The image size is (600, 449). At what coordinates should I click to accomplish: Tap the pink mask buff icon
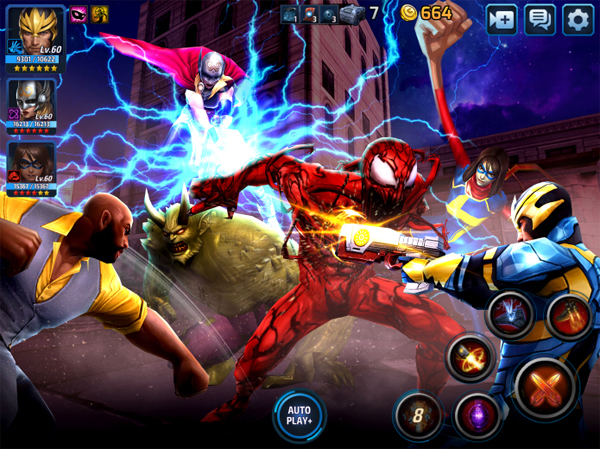(x=77, y=13)
